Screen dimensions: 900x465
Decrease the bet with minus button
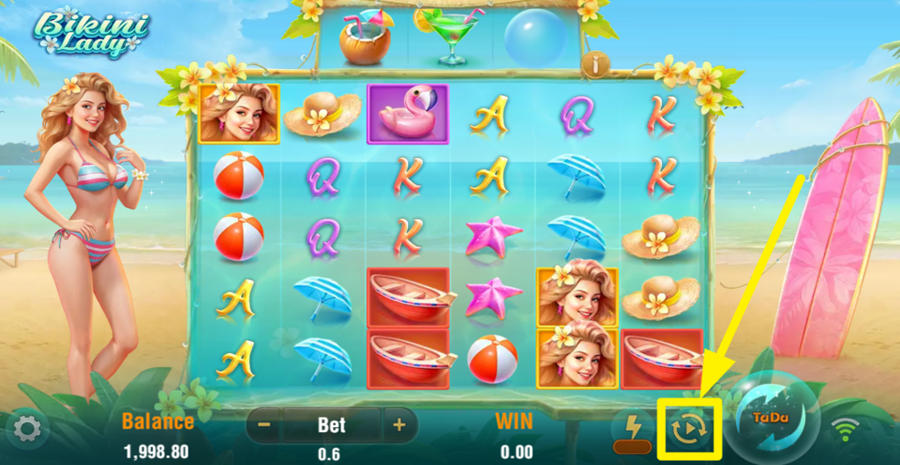tap(264, 425)
